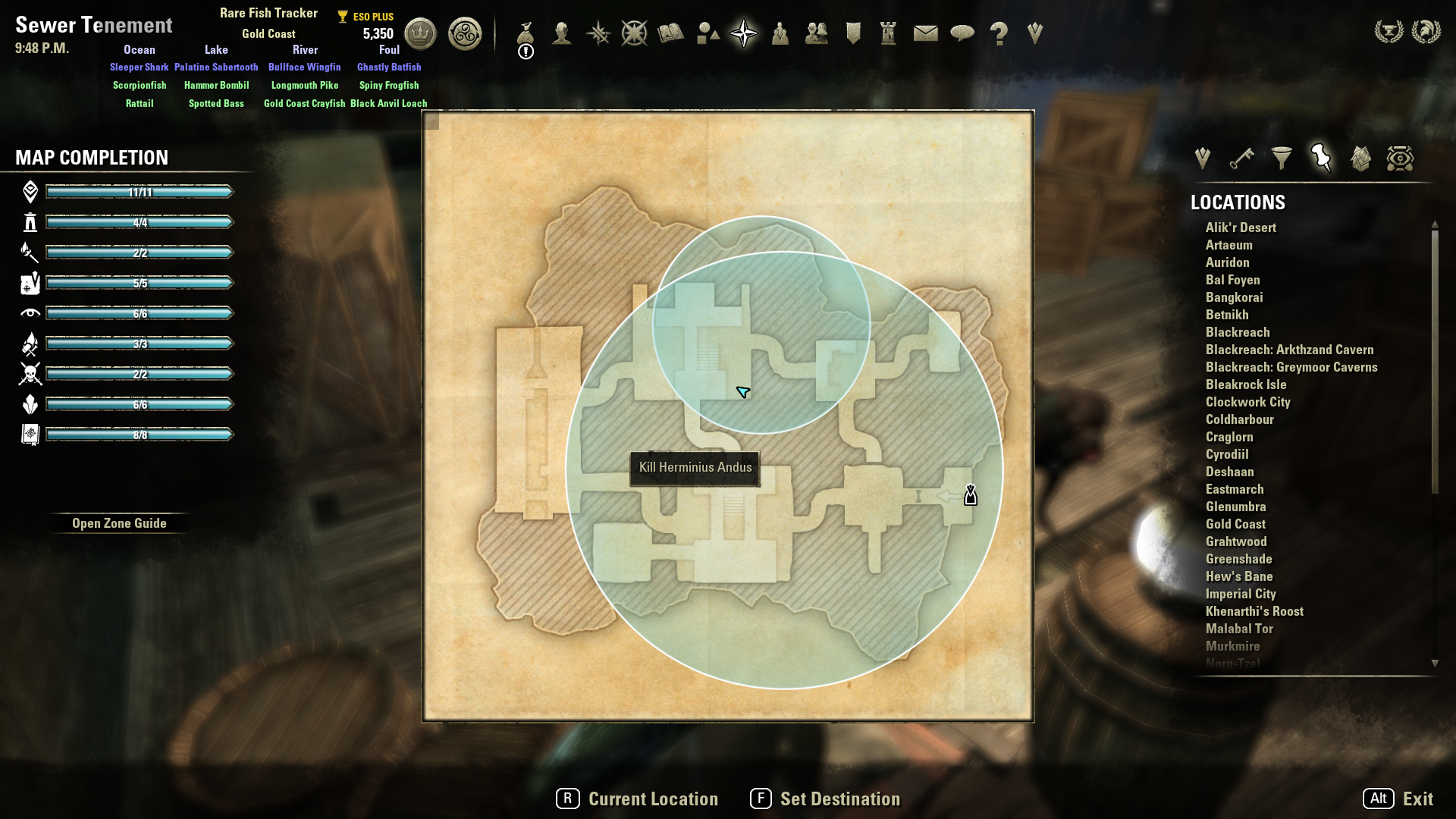Pick Alik'r Desert from locations list
Image resolution: width=1456 pixels, height=819 pixels.
pos(1241,227)
